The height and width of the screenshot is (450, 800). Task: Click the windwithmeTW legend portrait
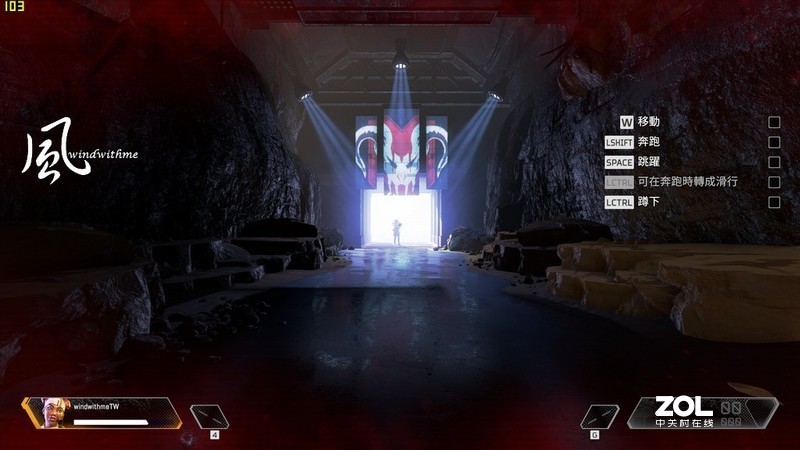tap(51, 412)
